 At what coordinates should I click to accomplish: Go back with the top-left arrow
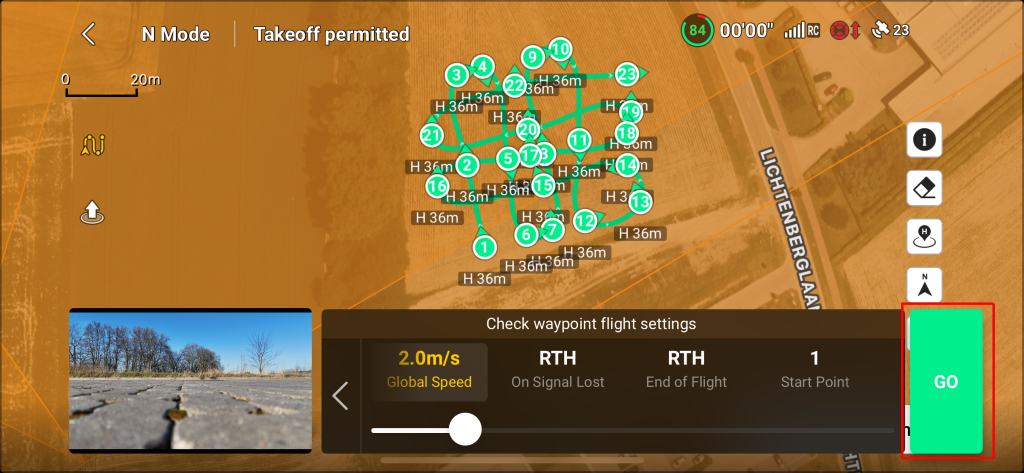[89, 34]
